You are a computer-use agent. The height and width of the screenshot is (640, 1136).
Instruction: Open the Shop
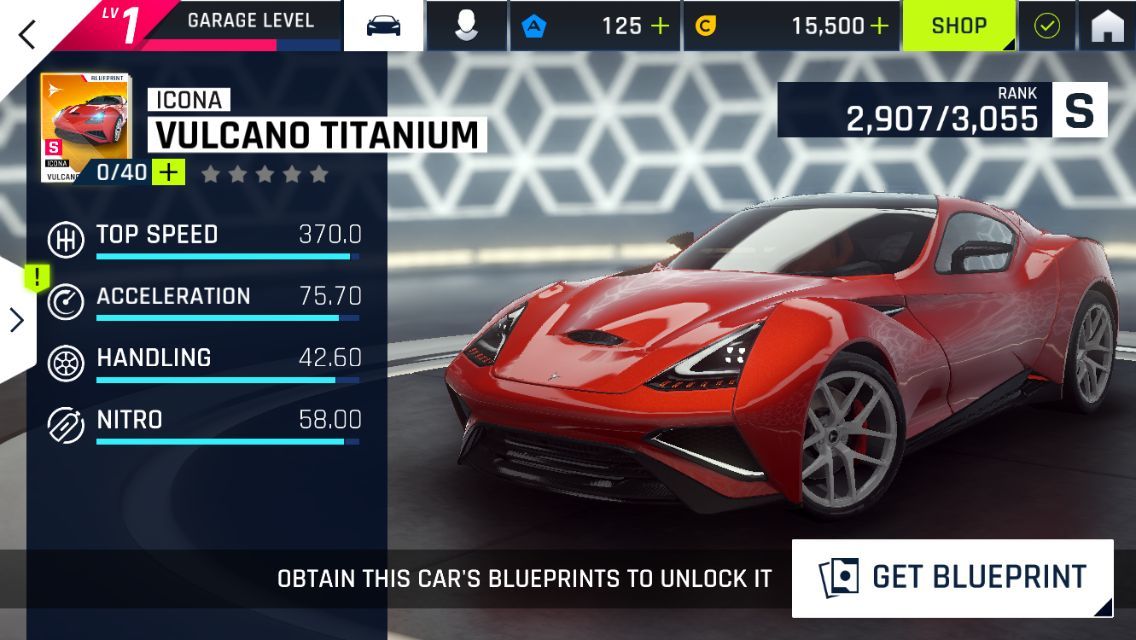pos(960,26)
